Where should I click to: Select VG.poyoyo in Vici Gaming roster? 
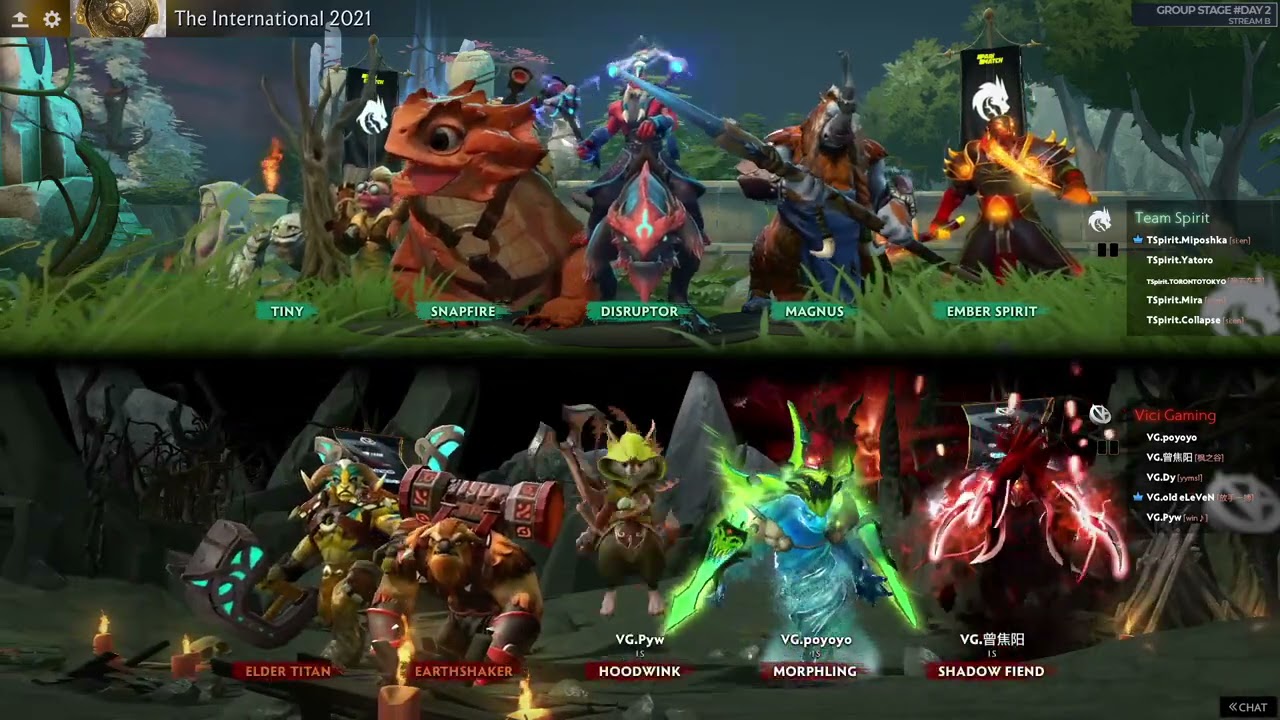[x=1172, y=437]
